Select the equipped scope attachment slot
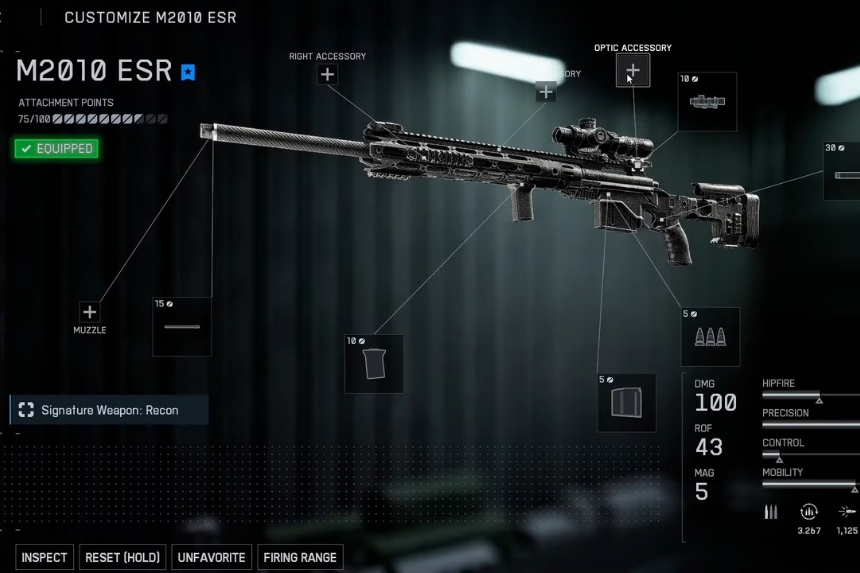The height and width of the screenshot is (573, 860). [x=707, y=102]
